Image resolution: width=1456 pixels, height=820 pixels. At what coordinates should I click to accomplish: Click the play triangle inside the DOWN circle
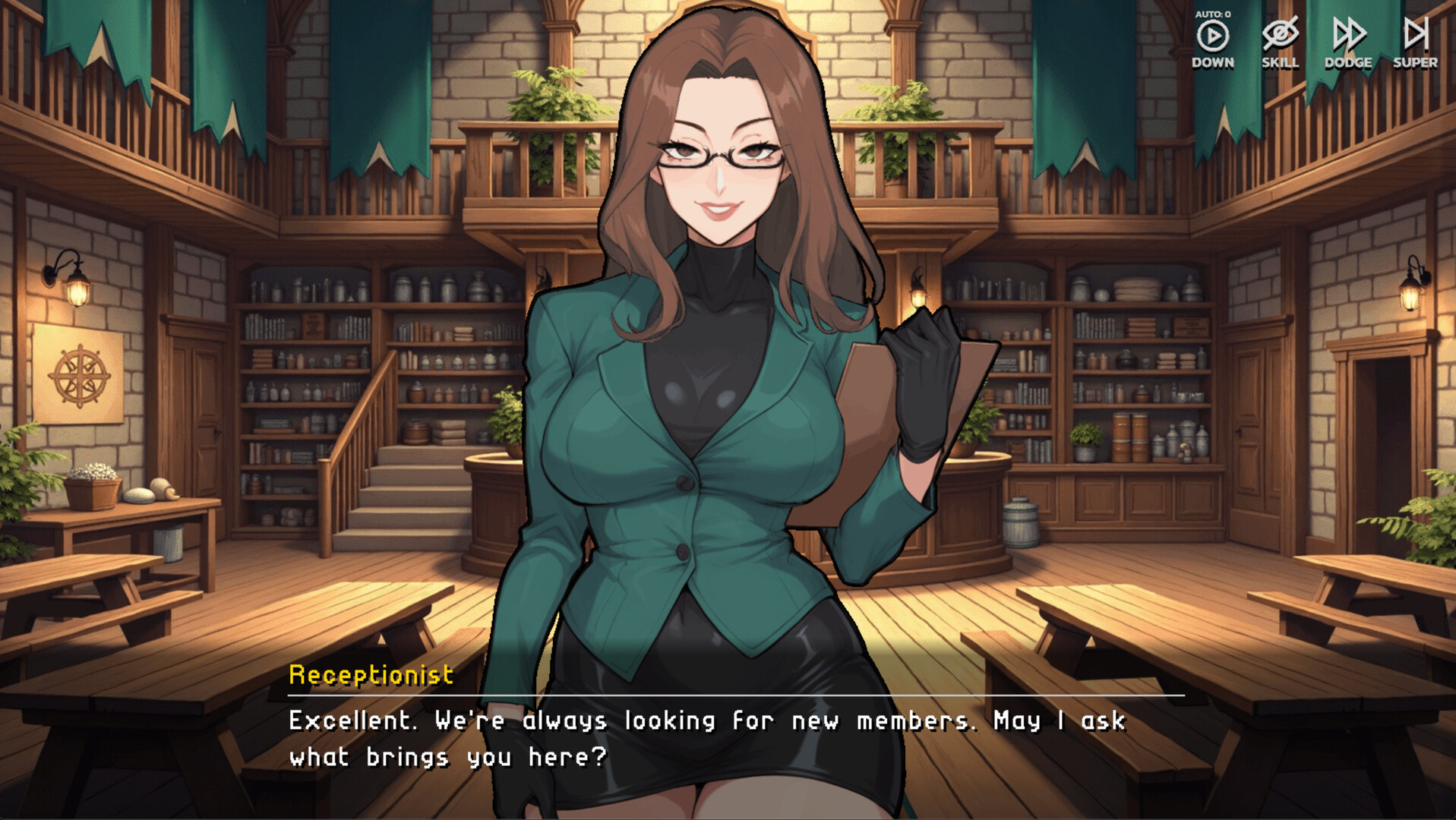pos(1213,36)
